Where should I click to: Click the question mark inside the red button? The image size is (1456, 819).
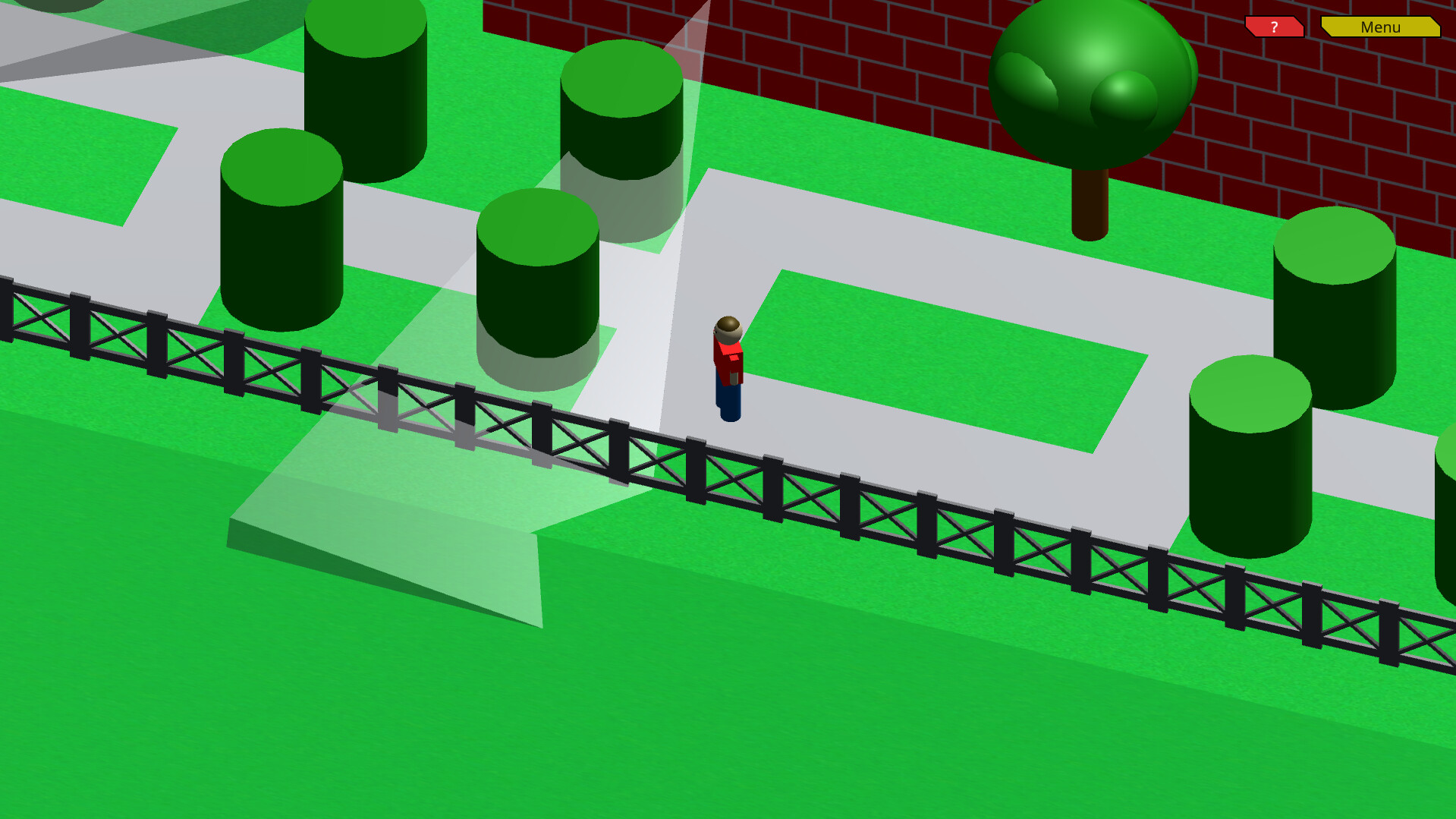(1275, 27)
